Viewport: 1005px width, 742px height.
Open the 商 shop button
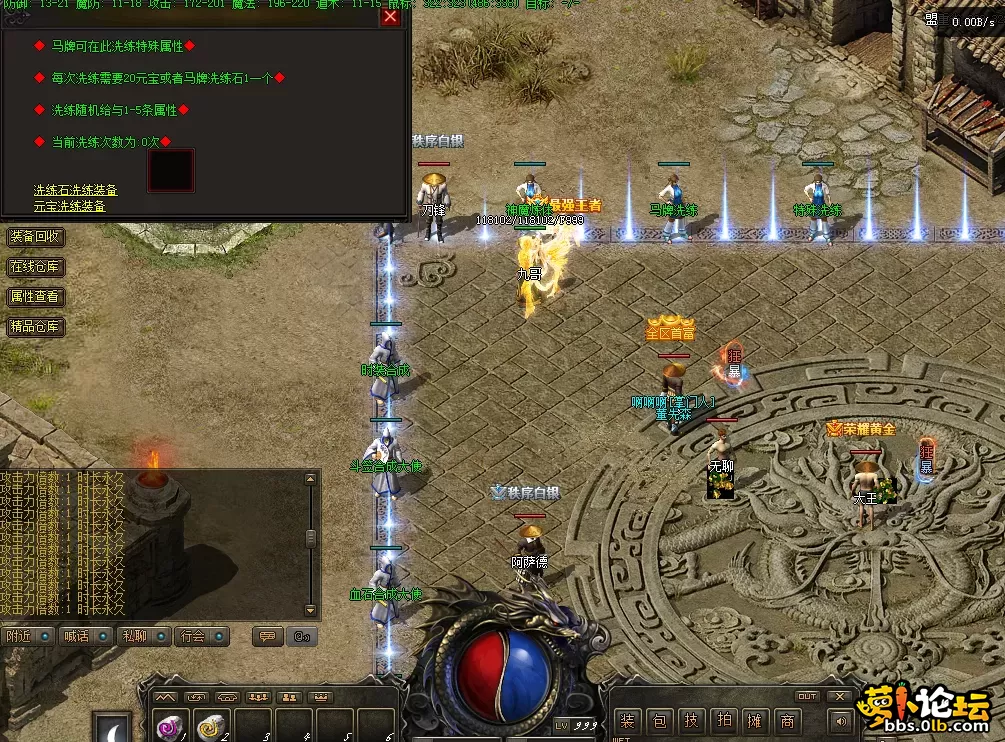point(789,720)
